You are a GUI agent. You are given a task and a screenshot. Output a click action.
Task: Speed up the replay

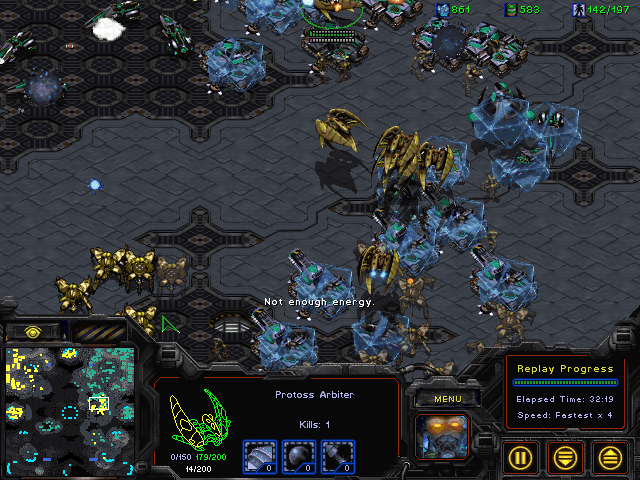point(611,457)
